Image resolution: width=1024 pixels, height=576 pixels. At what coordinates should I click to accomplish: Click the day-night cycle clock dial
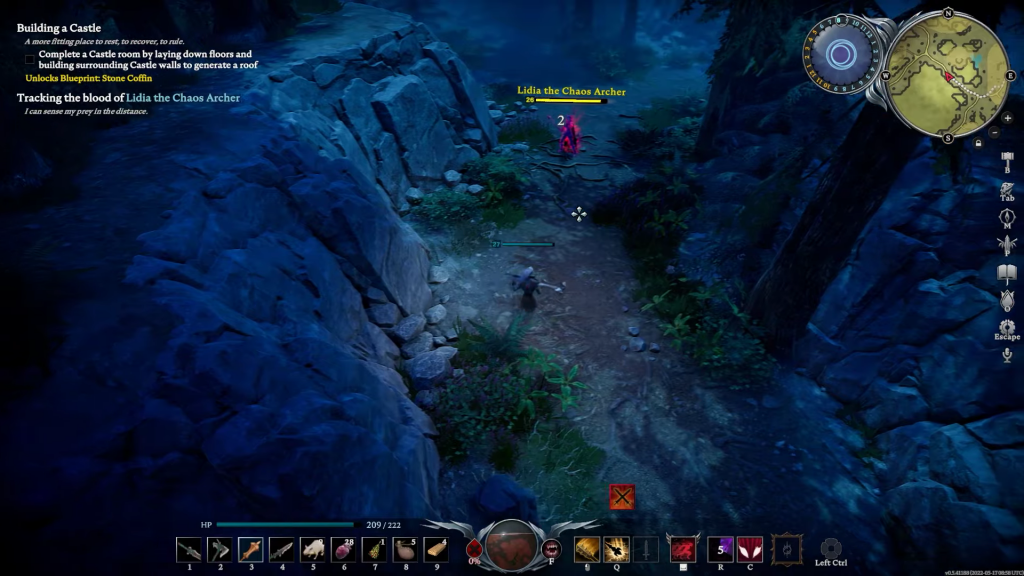pos(842,54)
